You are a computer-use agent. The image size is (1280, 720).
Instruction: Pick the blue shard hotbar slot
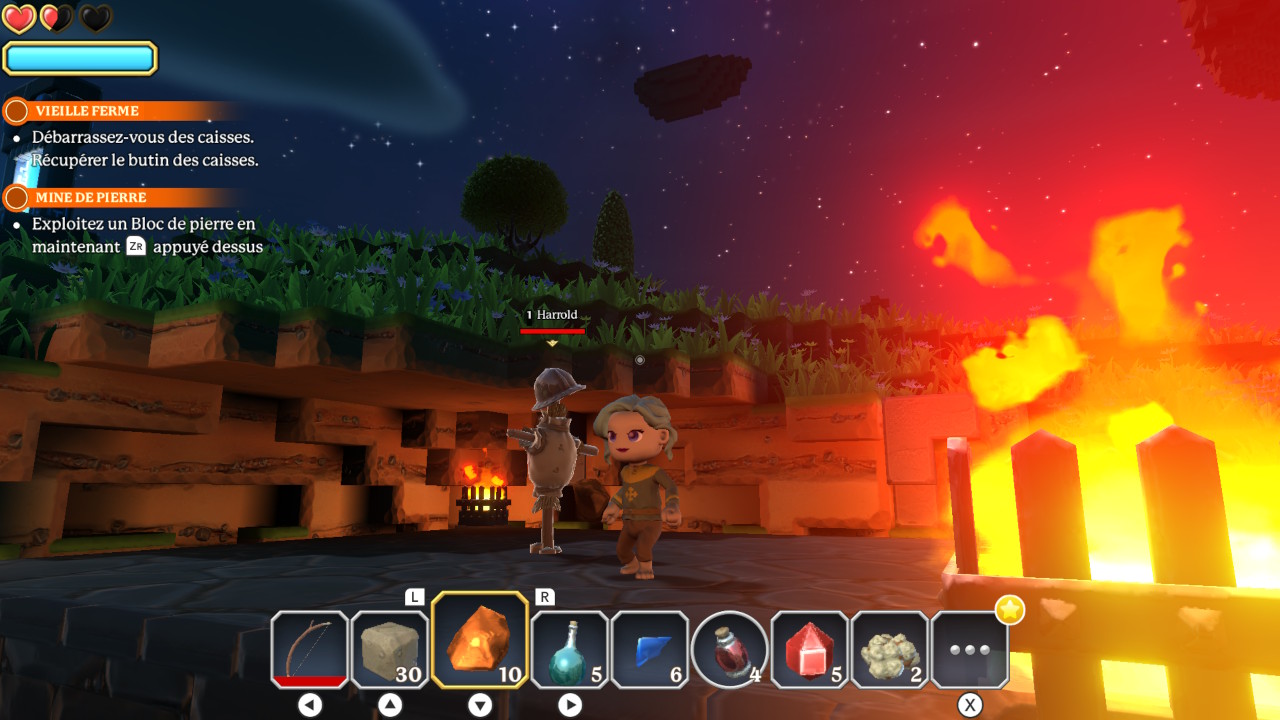click(650, 650)
